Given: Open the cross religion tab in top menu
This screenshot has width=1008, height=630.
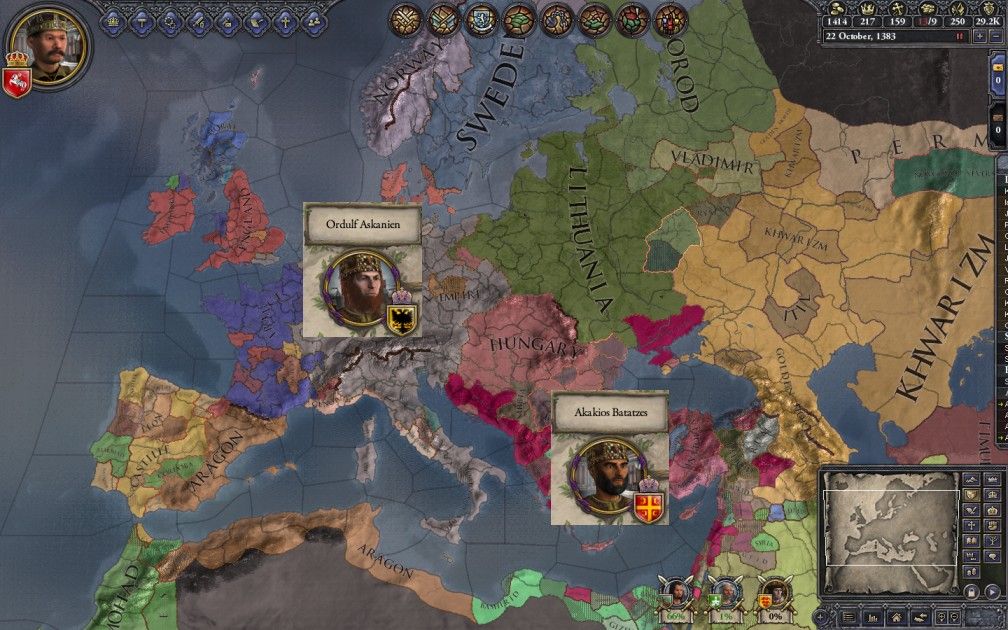Looking at the screenshot, I should pos(286,17).
